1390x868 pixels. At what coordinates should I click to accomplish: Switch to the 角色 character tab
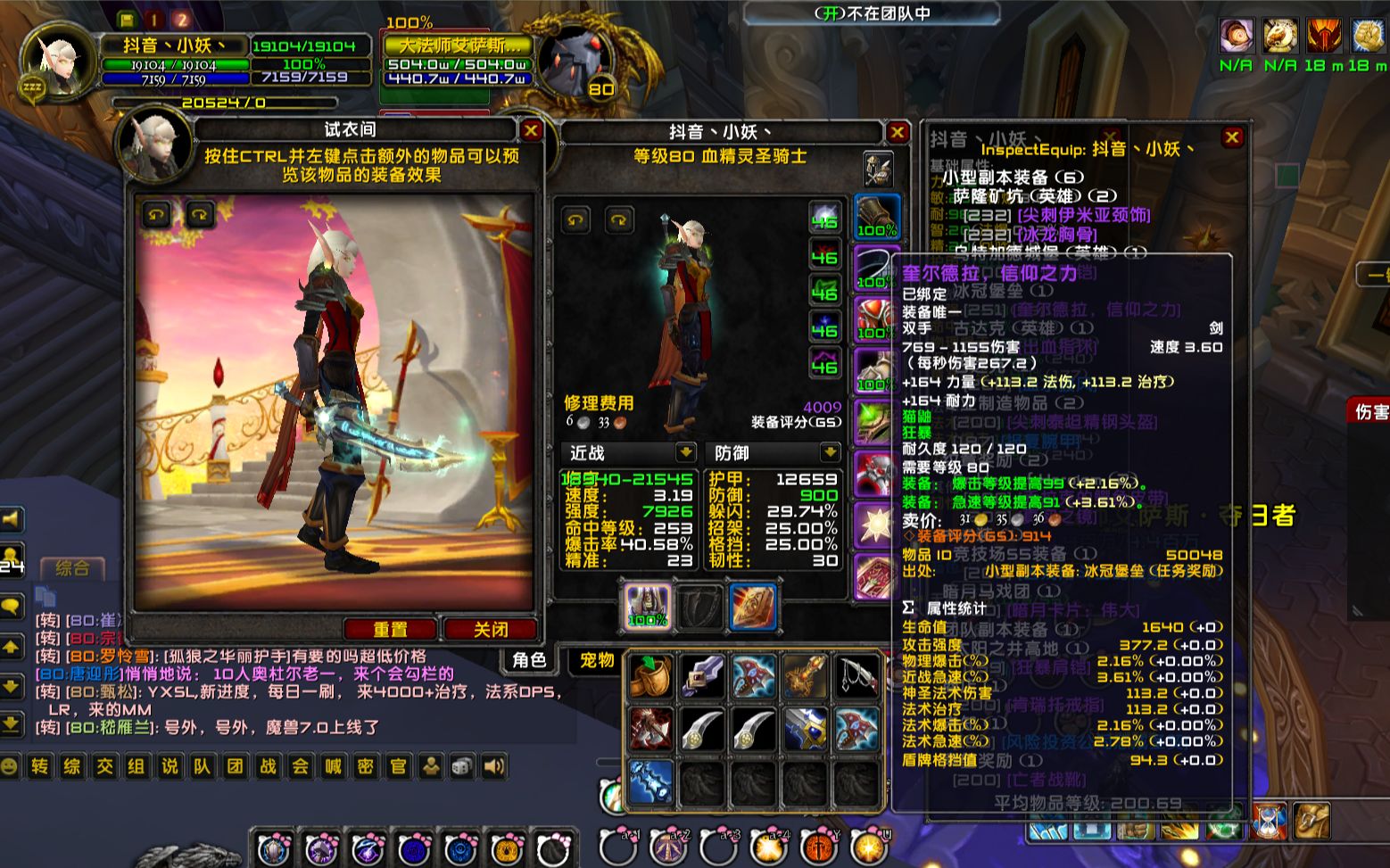click(x=529, y=659)
